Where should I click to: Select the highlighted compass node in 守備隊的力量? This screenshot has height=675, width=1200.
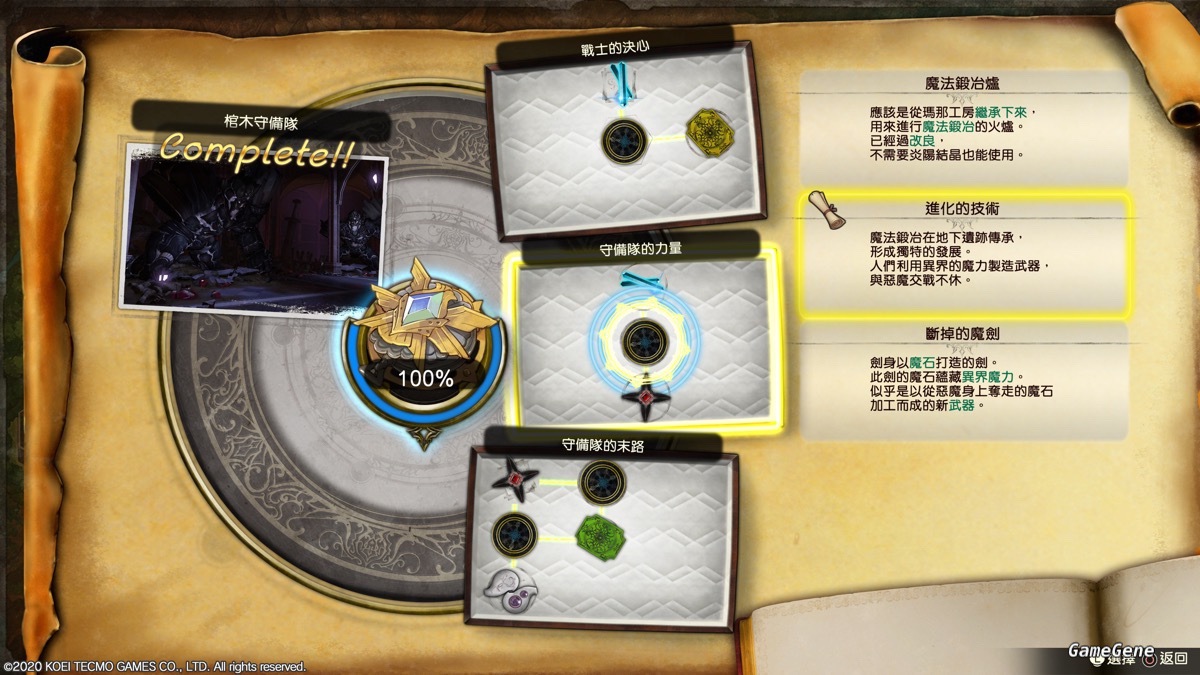click(x=644, y=340)
